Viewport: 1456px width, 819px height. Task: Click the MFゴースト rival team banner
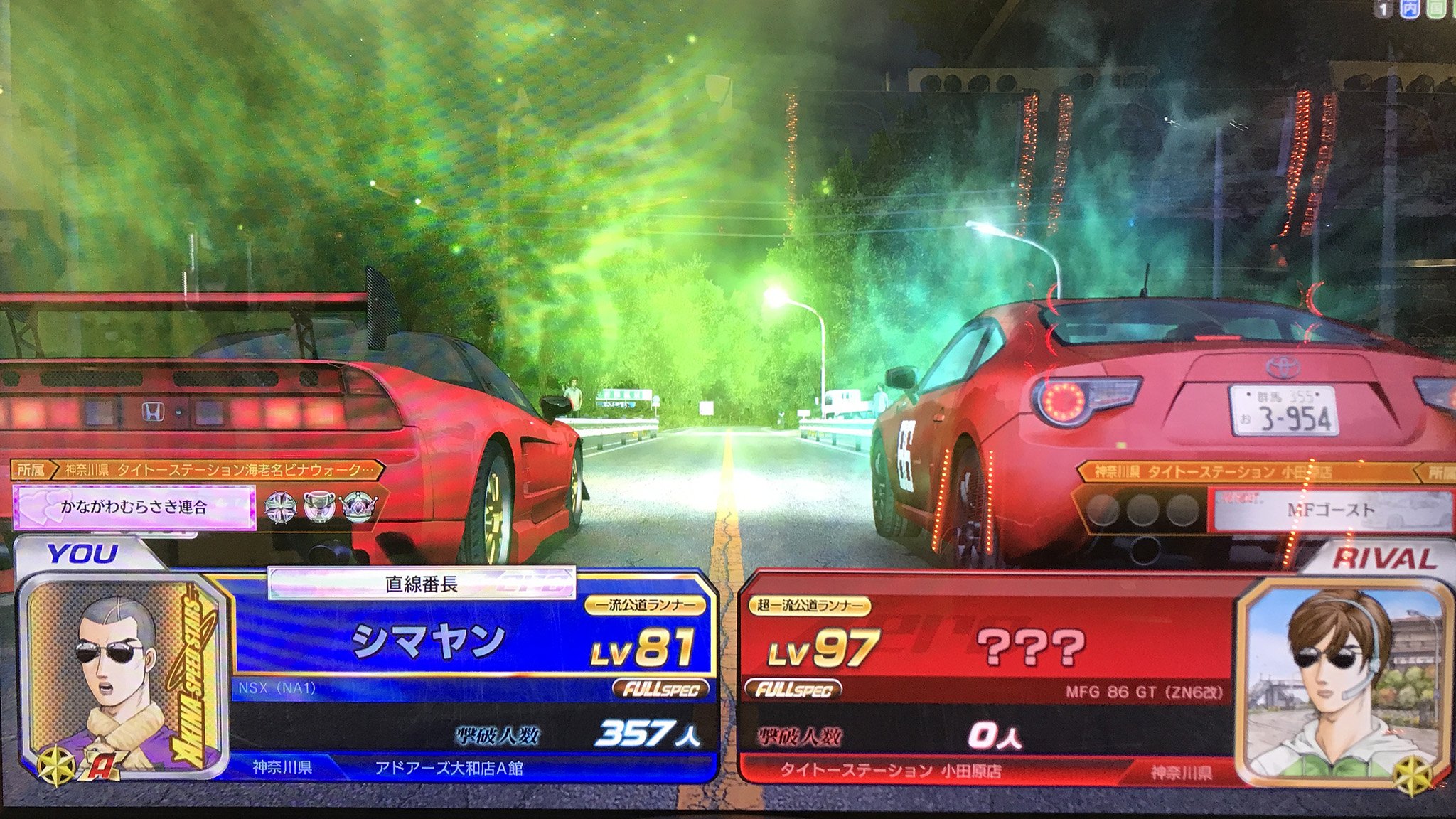tap(1330, 510)
